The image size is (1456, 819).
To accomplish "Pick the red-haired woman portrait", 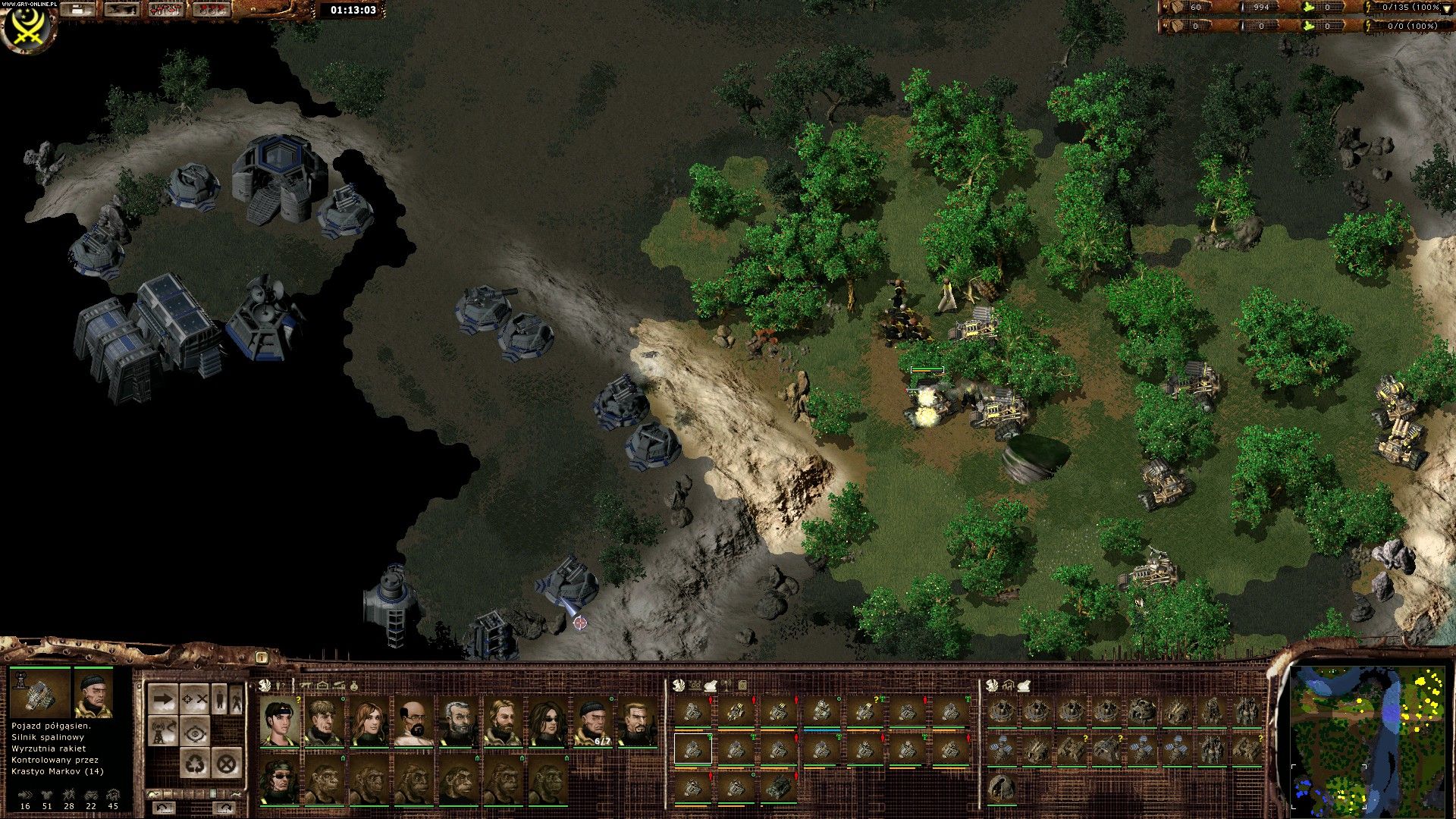I will tap(369, 722).
